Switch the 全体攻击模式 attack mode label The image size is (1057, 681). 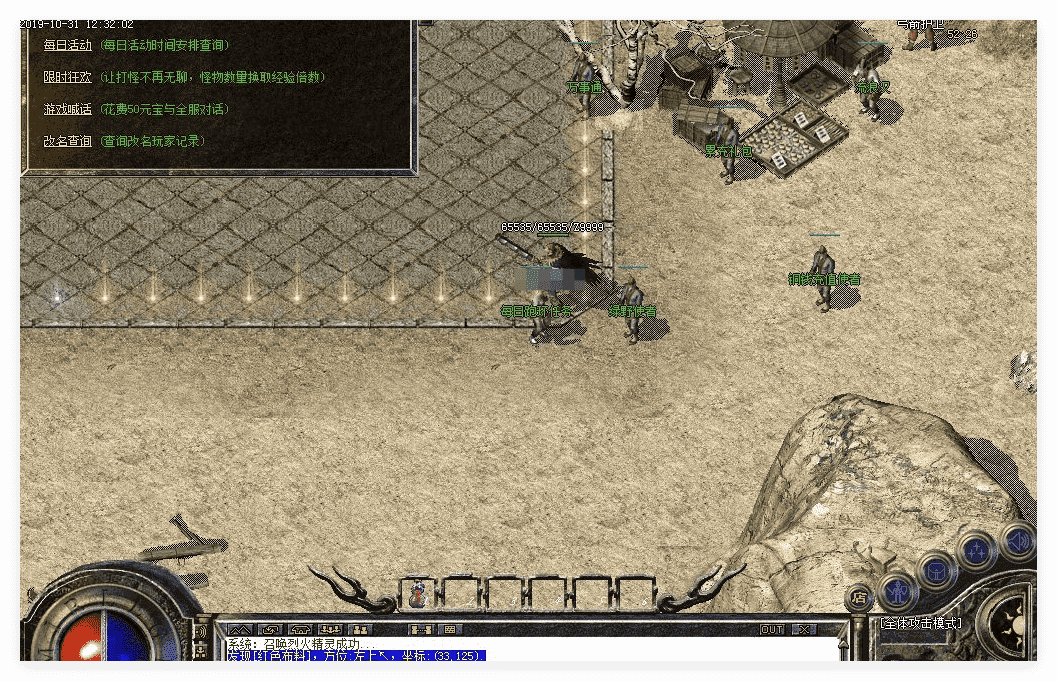coord(920,623)
